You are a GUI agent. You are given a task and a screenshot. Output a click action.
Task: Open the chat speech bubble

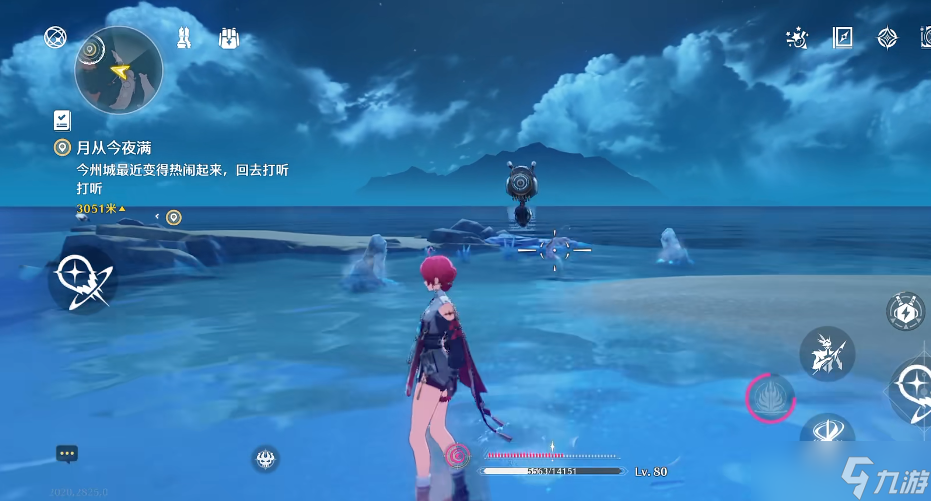[x=67, y=453]
